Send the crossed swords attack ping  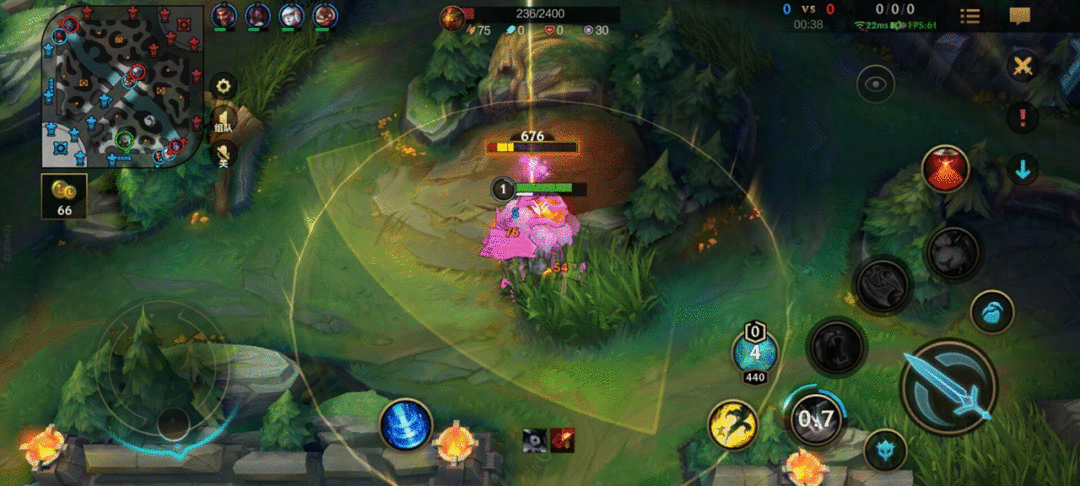1022,66
